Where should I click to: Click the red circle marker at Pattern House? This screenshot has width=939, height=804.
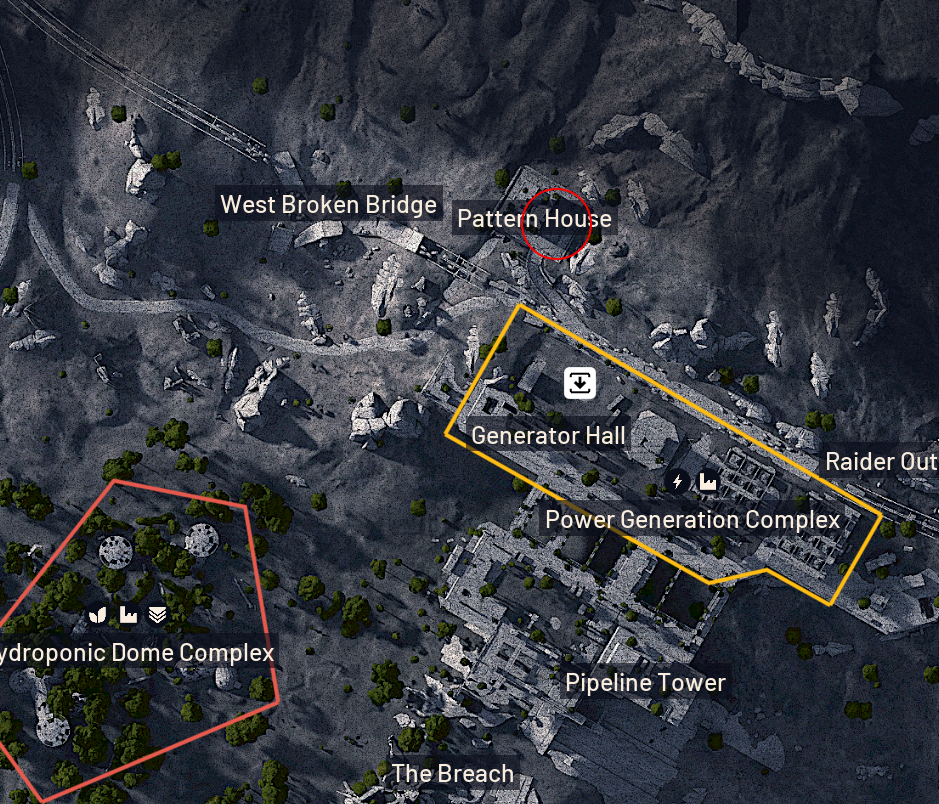coord(557,223)
